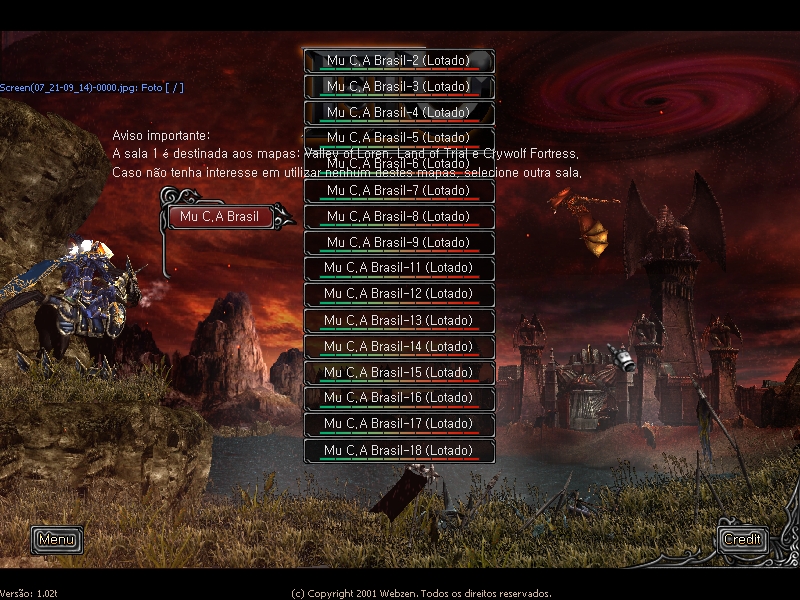This screenshot has height=600, width=800.
Task: Select server Mu C.A Brasil-15
Action: pyautogui.click(x=399, y=373)
